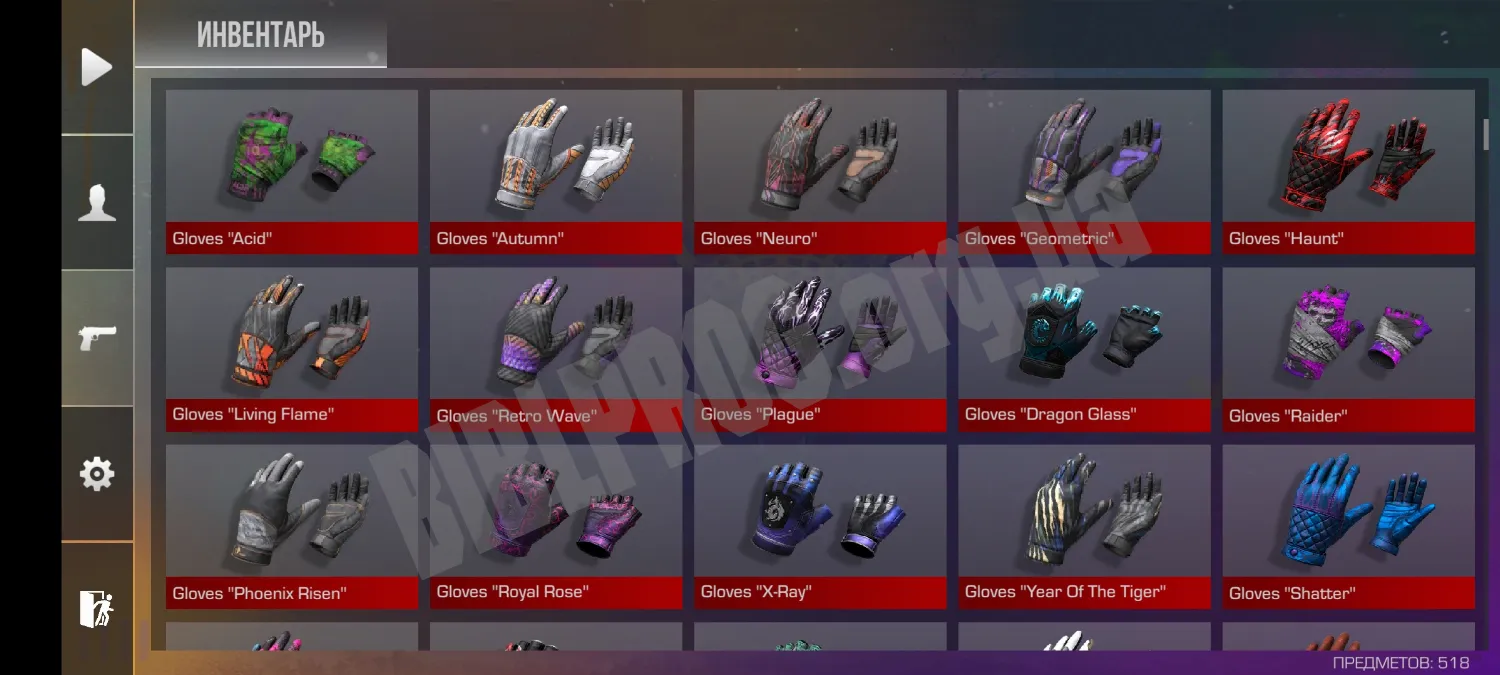The height and width of the screenshot is (675, 1500).
Task: Click the Gloves "Raider" item
Action: 1348,348
